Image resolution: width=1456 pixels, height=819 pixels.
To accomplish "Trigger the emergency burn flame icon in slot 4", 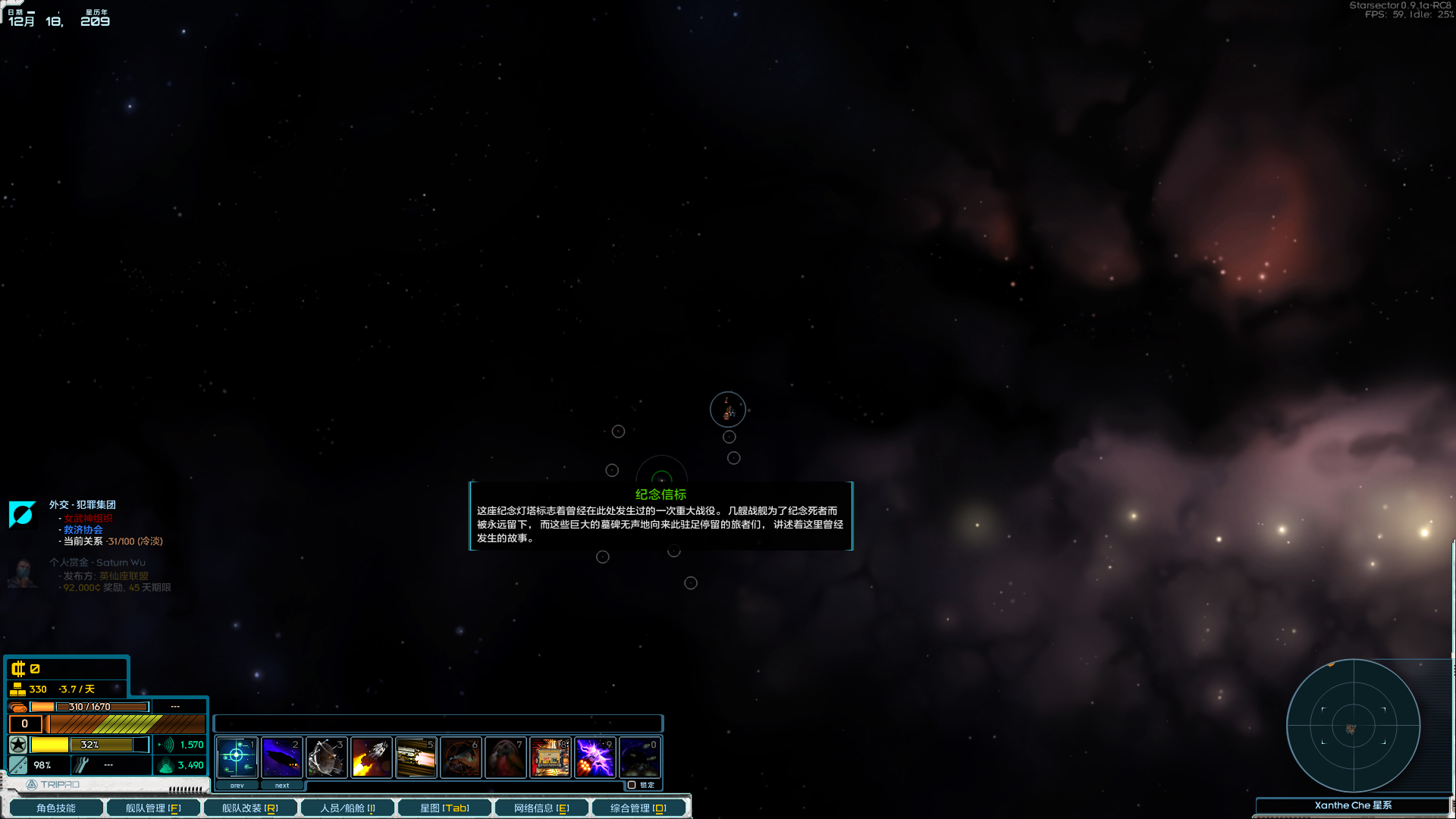I will click(372, 757).
